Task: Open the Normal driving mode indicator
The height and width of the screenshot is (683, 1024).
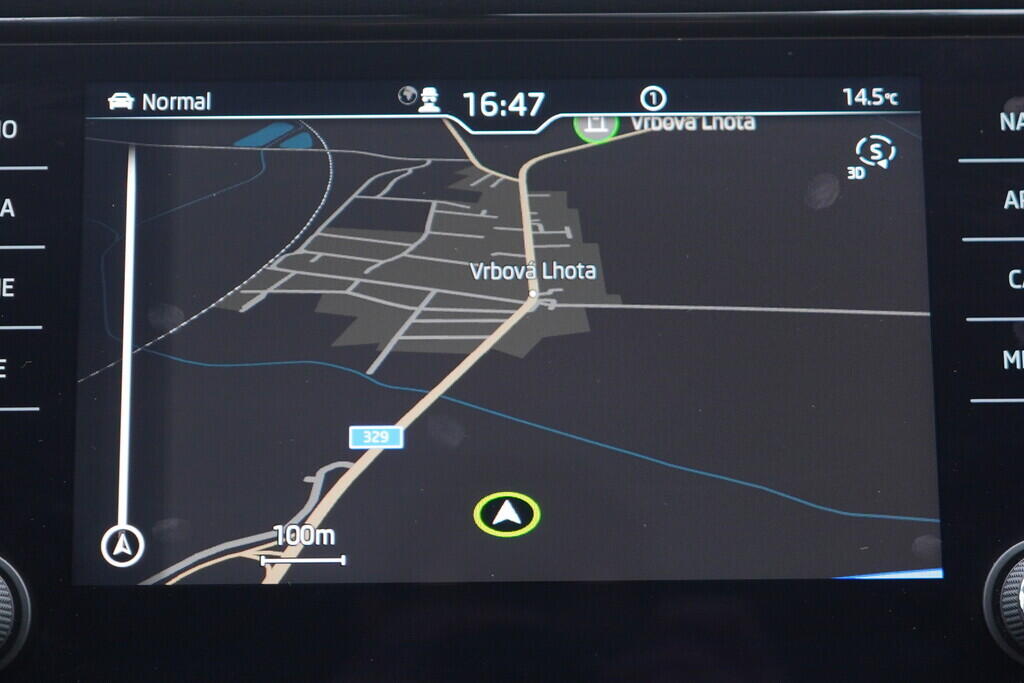Action: click(x=160, y=102)
